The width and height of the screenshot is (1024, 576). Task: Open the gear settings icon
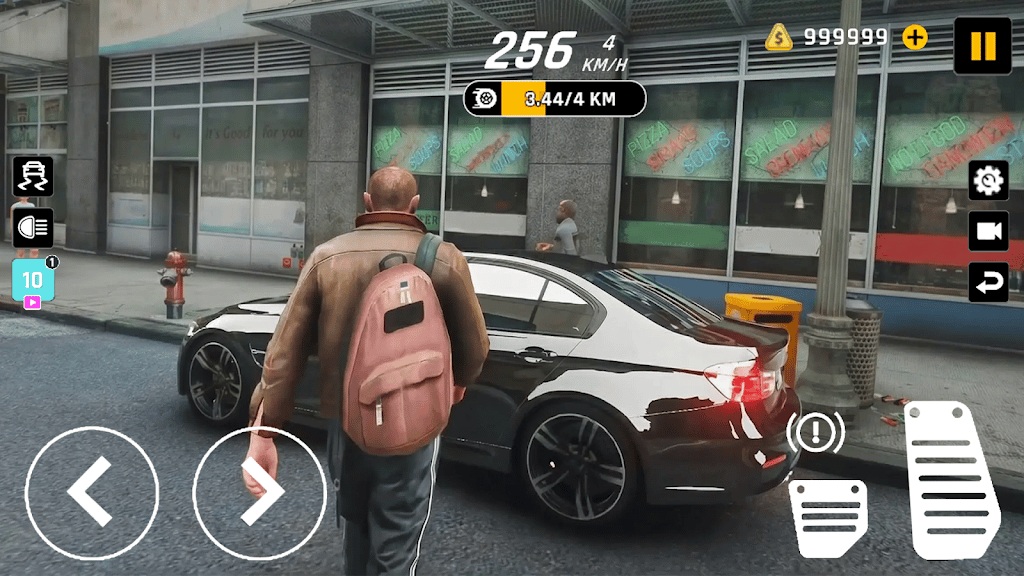pos(988,180)
